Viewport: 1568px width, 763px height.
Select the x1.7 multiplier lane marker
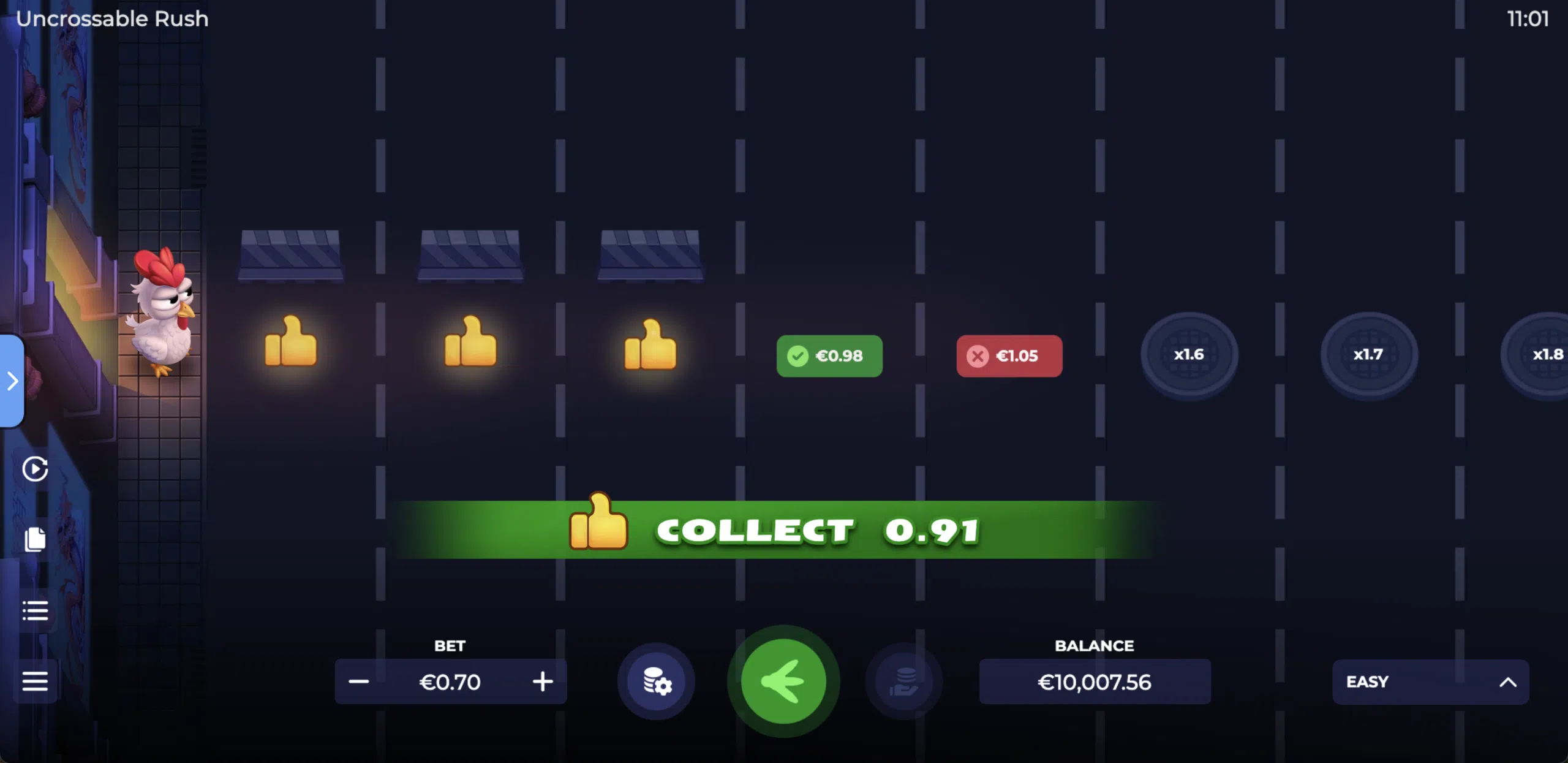tap(1368, 354)
